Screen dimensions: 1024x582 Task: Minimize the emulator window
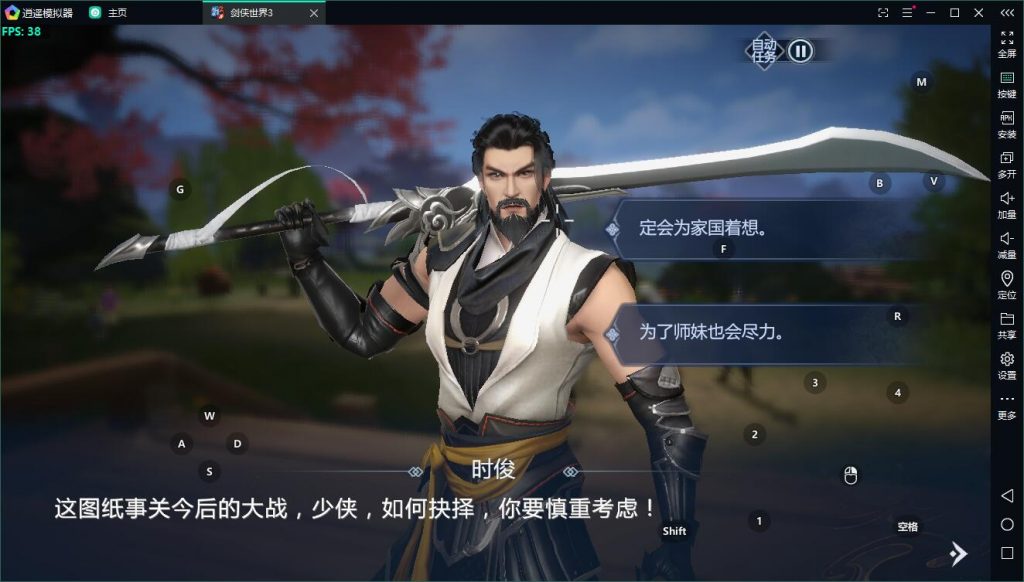(x=931, y=13)
